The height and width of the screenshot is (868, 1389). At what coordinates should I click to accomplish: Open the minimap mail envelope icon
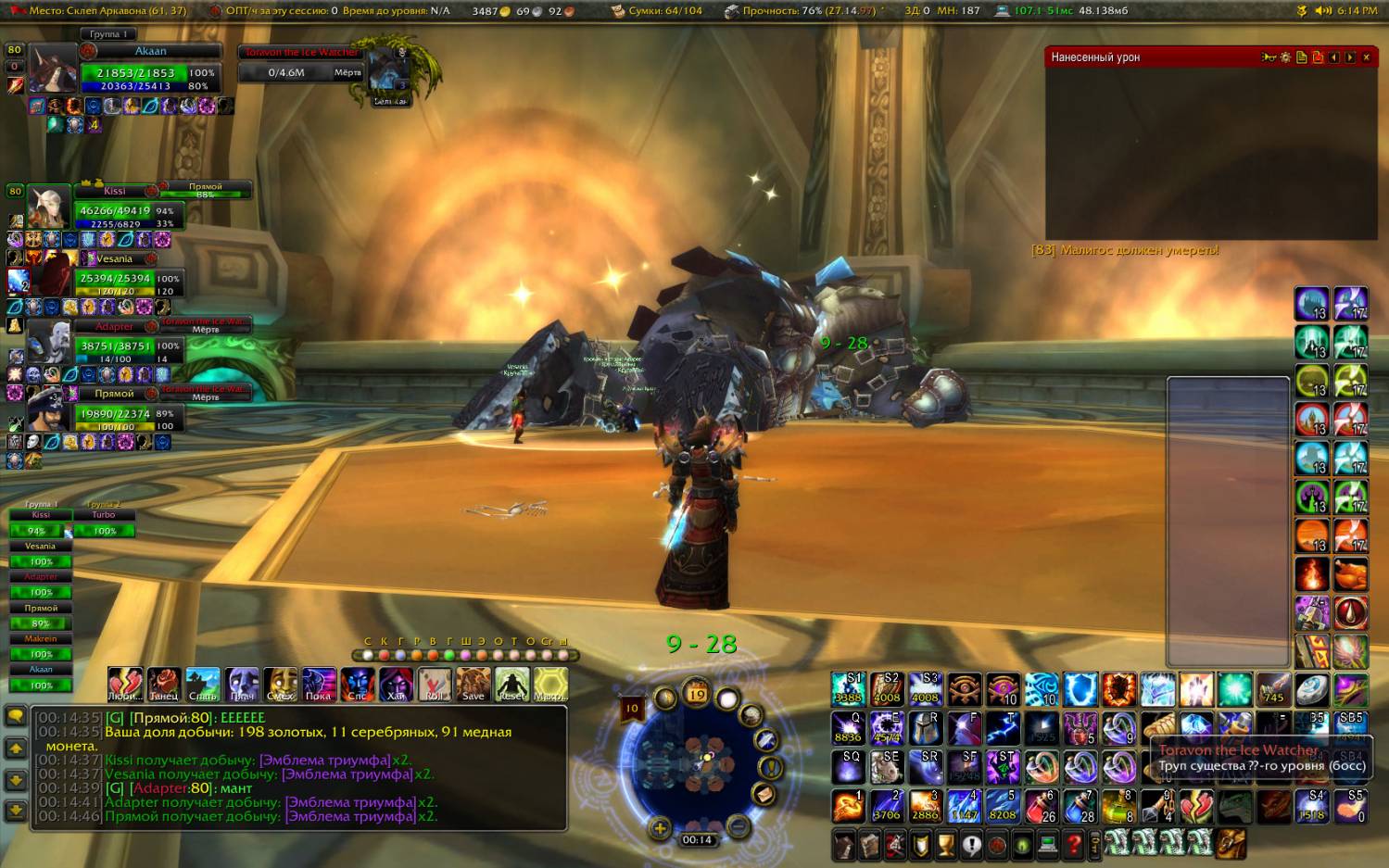click(x=764, y=794)
